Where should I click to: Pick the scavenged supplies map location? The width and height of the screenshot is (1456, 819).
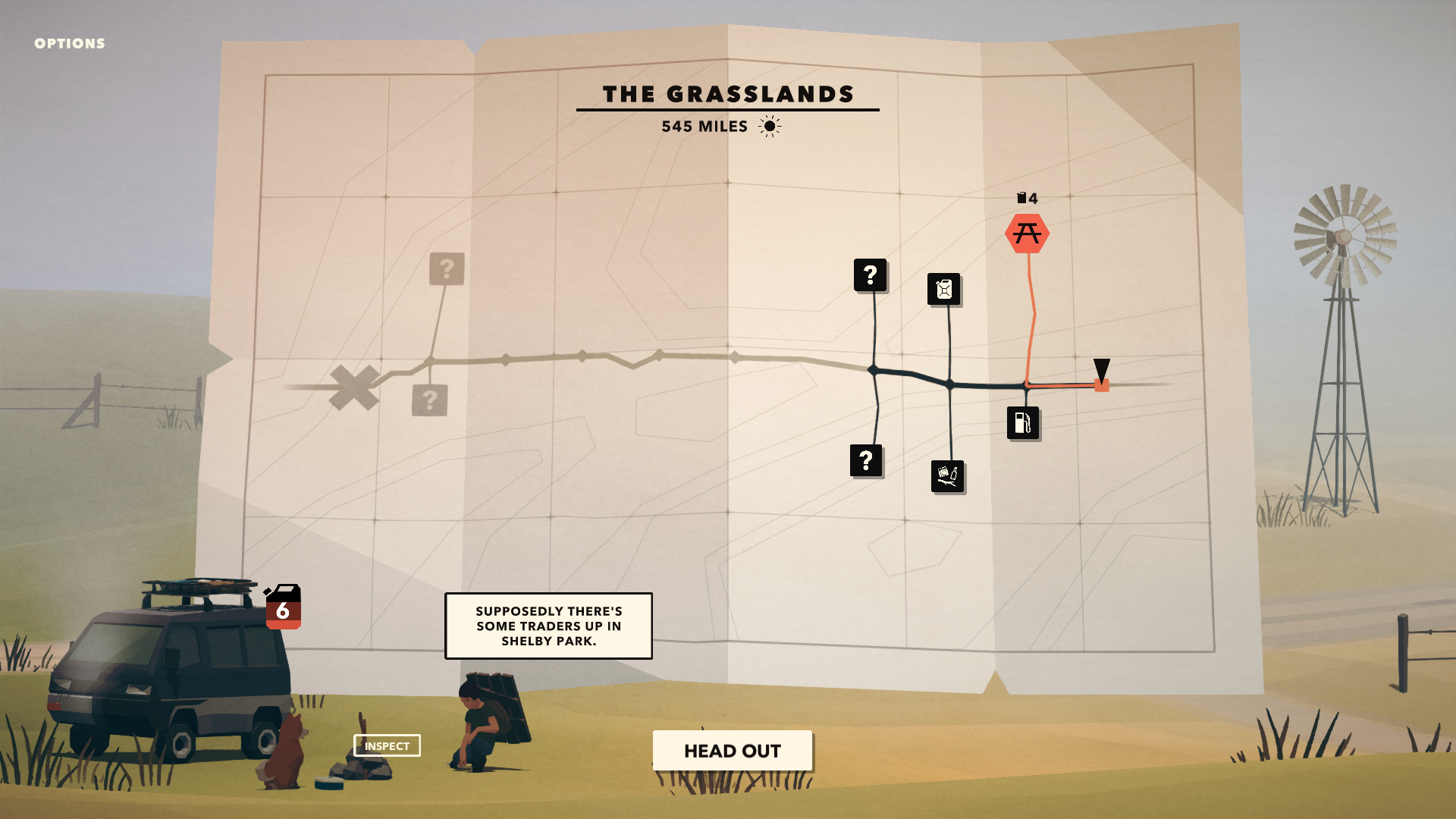(x=947, y=476)
